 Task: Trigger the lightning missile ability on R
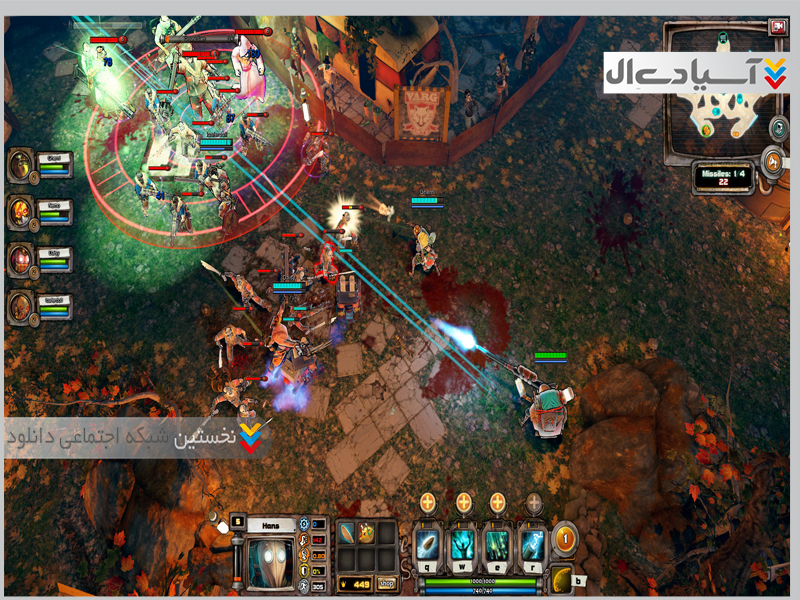(531, 544)
